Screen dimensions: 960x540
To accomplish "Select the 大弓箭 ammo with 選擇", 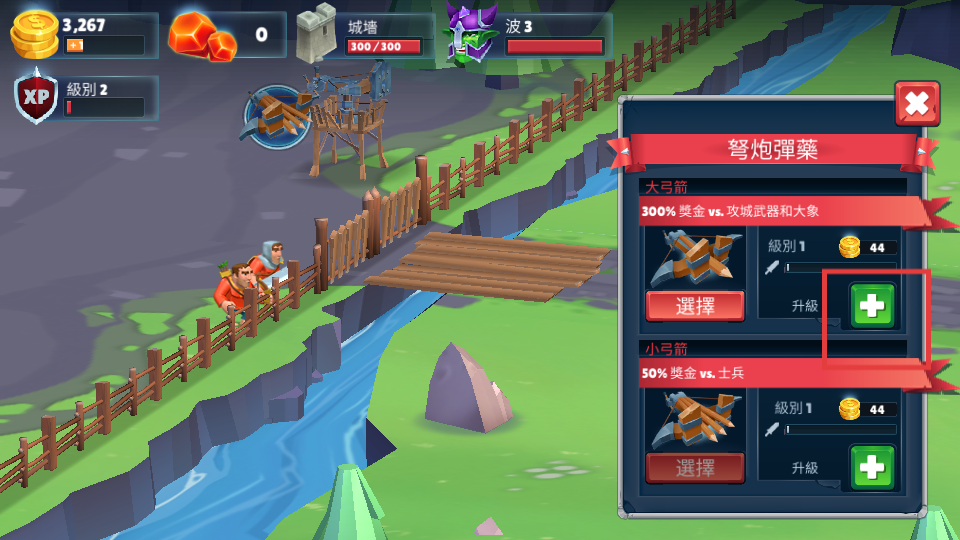I will pos(695,306).
